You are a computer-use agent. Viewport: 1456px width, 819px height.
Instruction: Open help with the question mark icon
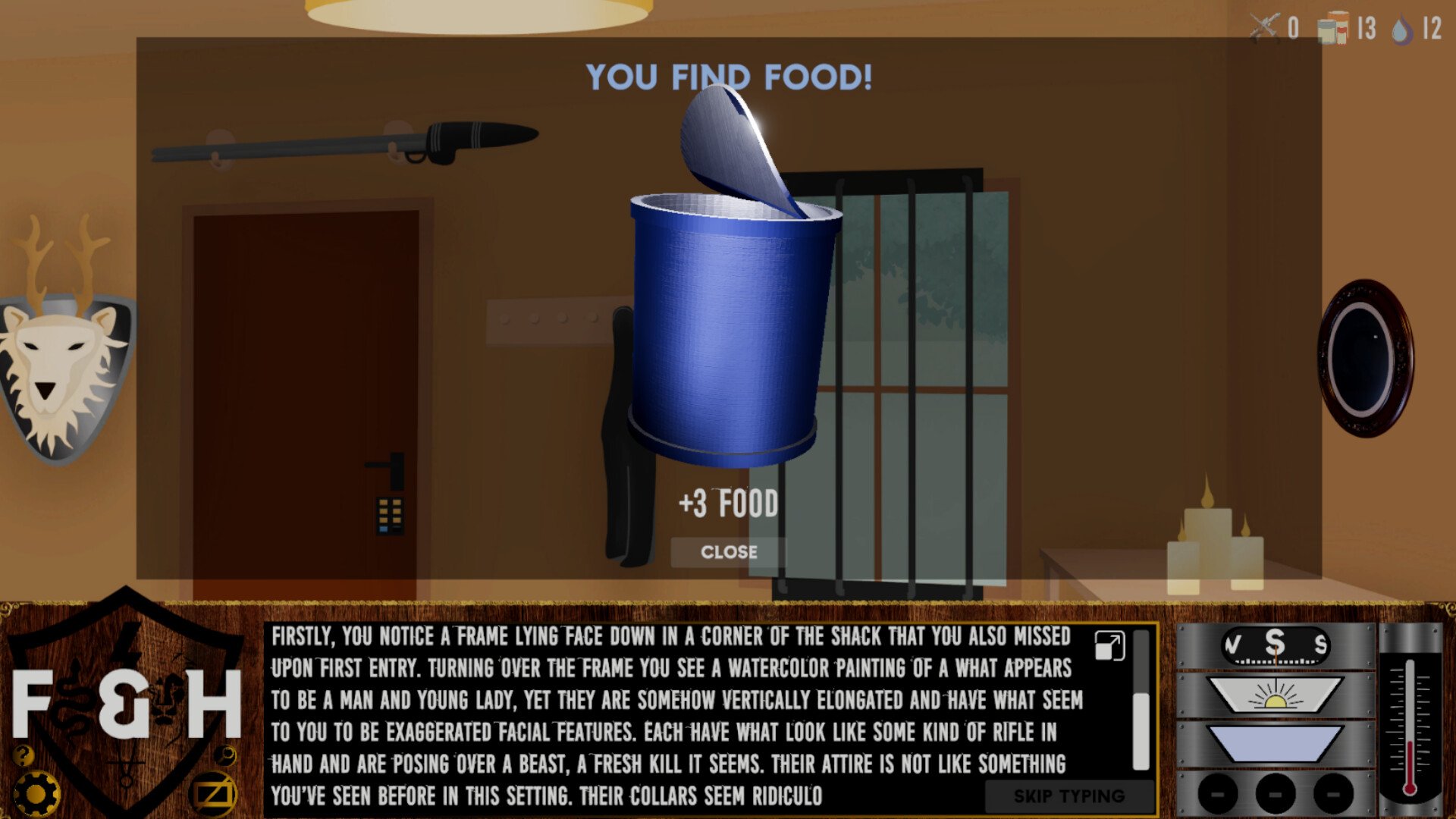[24, 755]
